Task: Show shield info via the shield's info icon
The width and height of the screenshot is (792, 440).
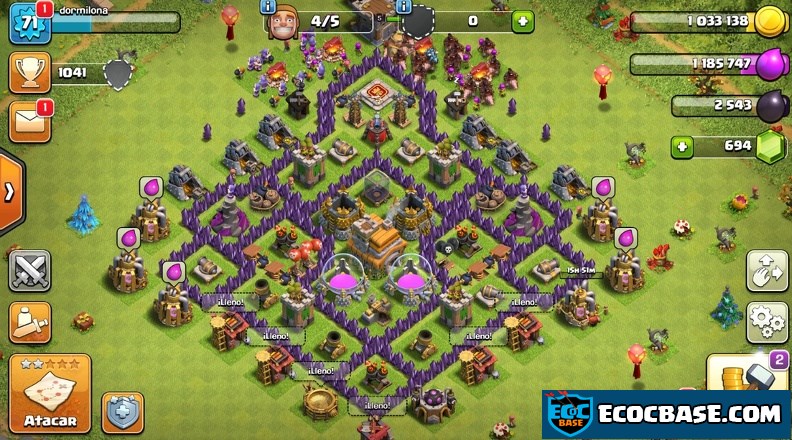Action: (404, 6)
